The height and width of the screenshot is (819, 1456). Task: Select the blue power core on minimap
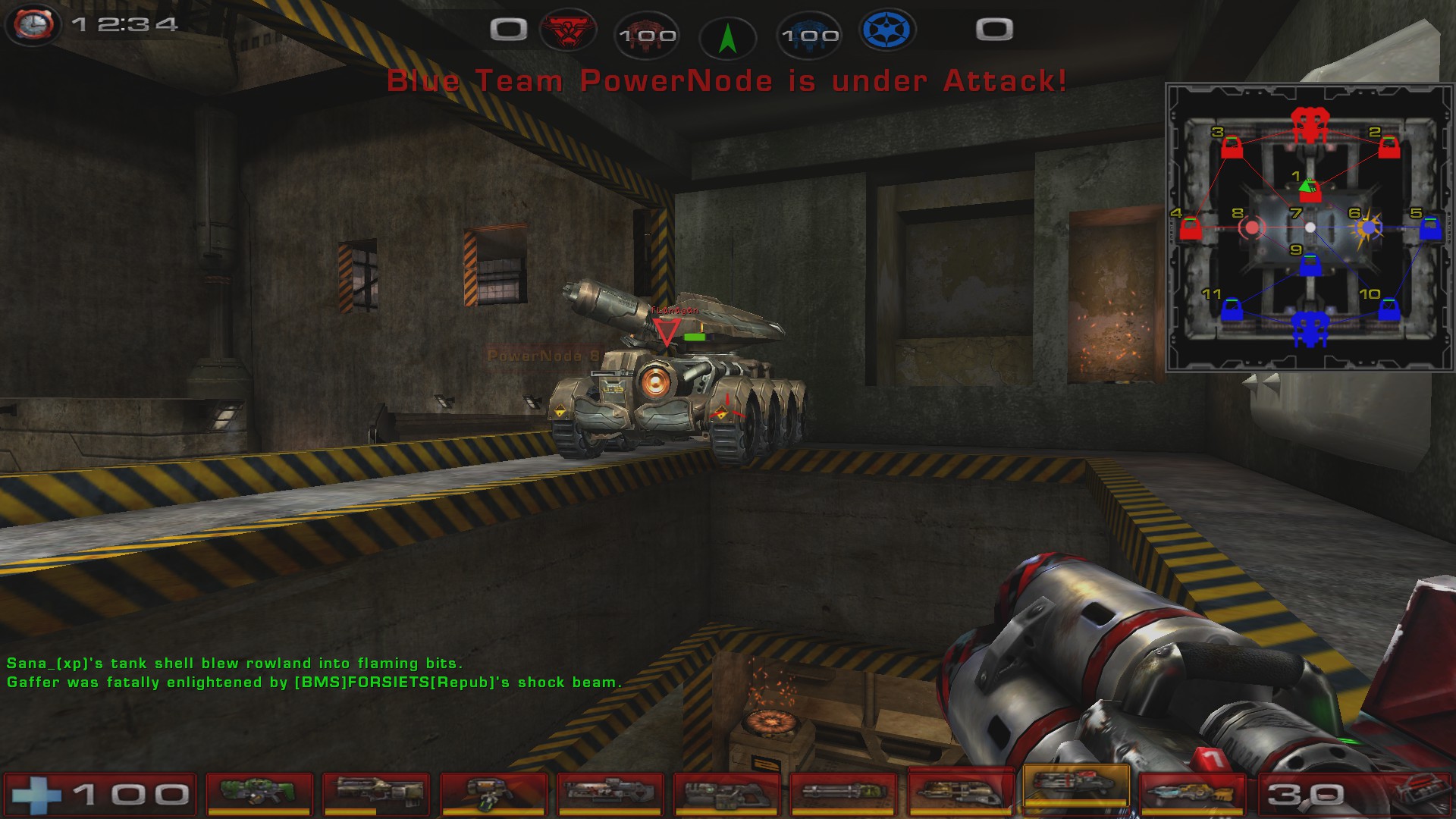1310,328
